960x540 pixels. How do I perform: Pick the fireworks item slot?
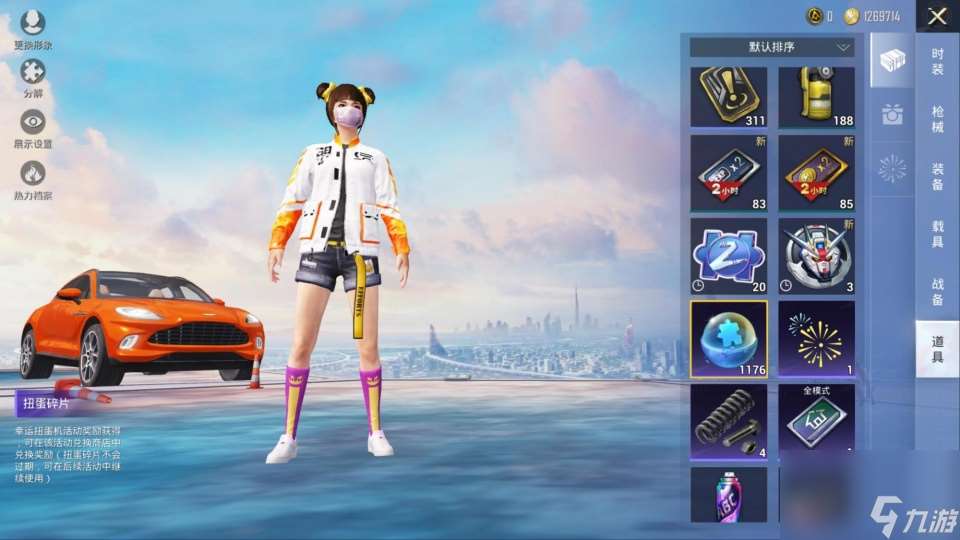click(817, 339)
